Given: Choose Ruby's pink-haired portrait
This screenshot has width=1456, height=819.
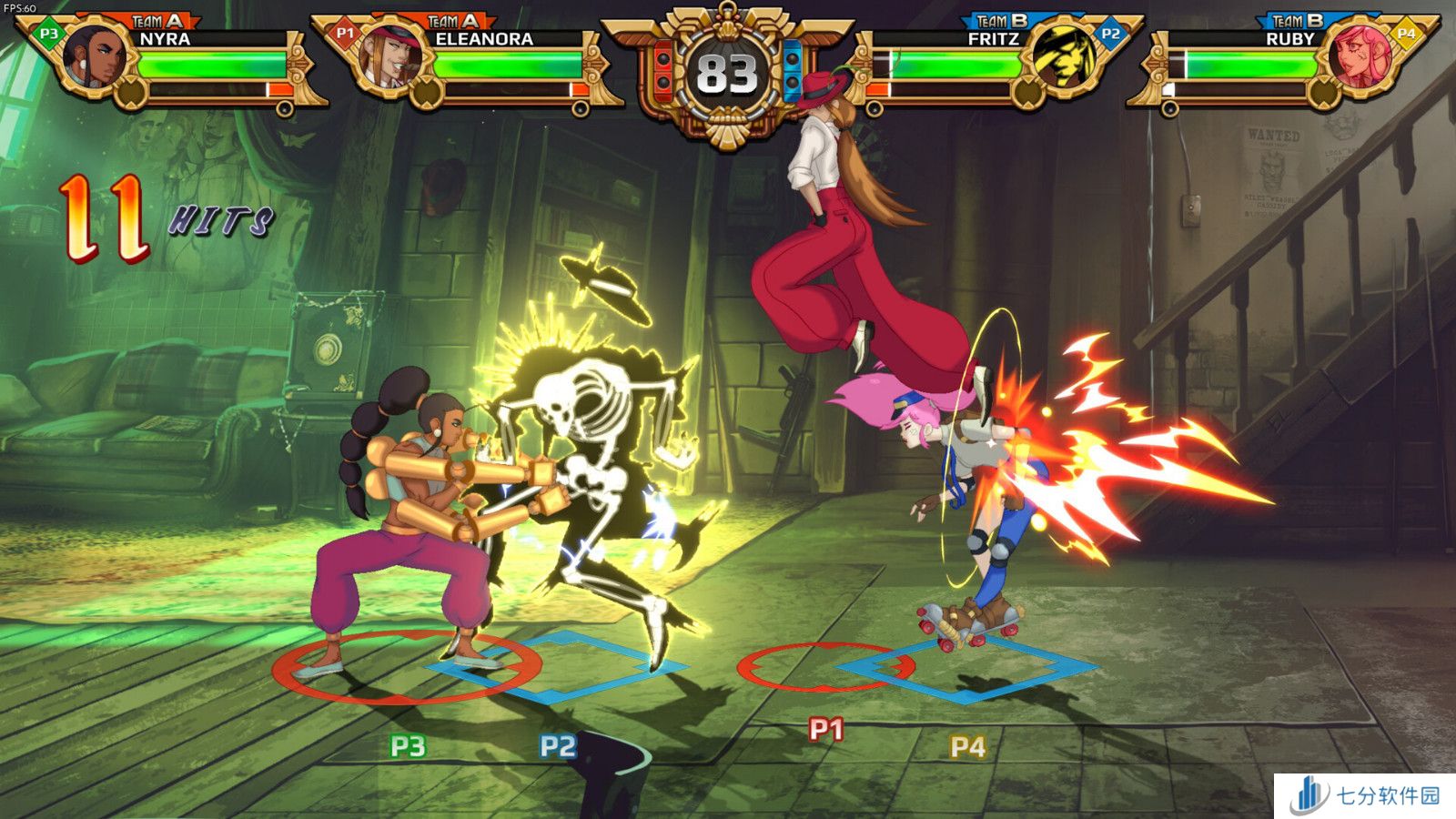Looking at the screenshot, I should click(1359, 56).
